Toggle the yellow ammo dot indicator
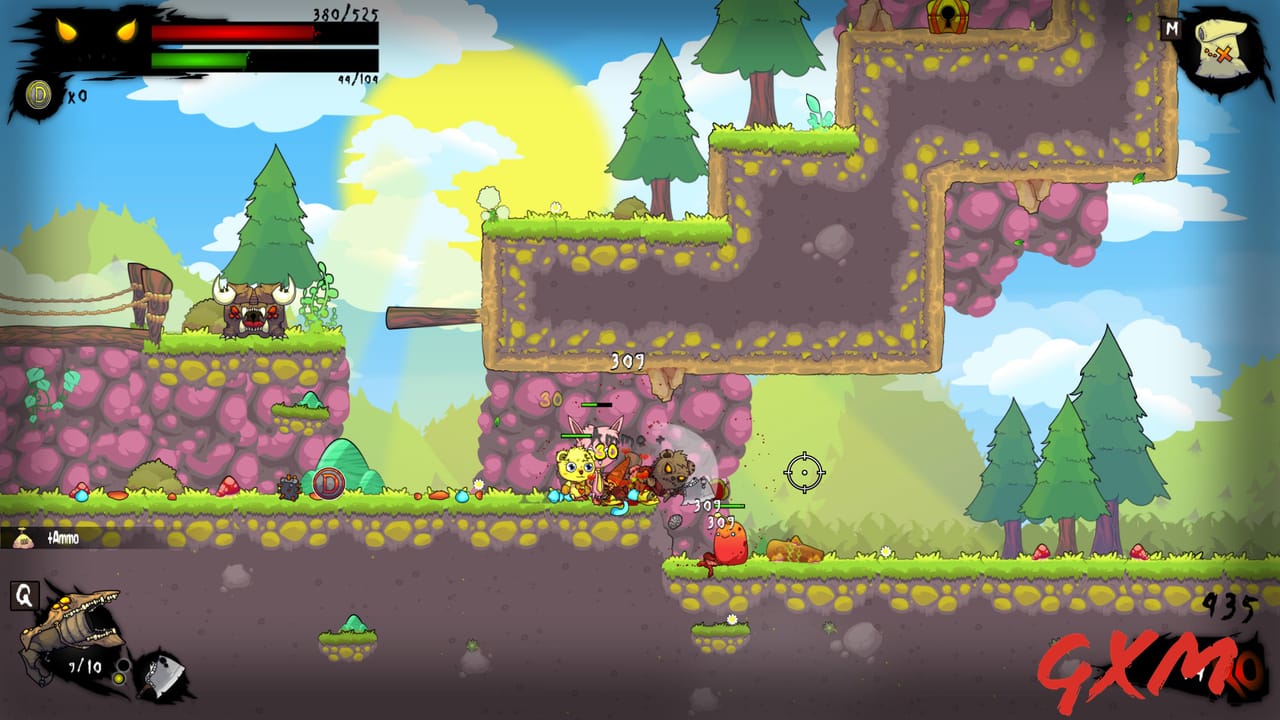The height and width of the screenshot is (720, 1280). (120, 678)
